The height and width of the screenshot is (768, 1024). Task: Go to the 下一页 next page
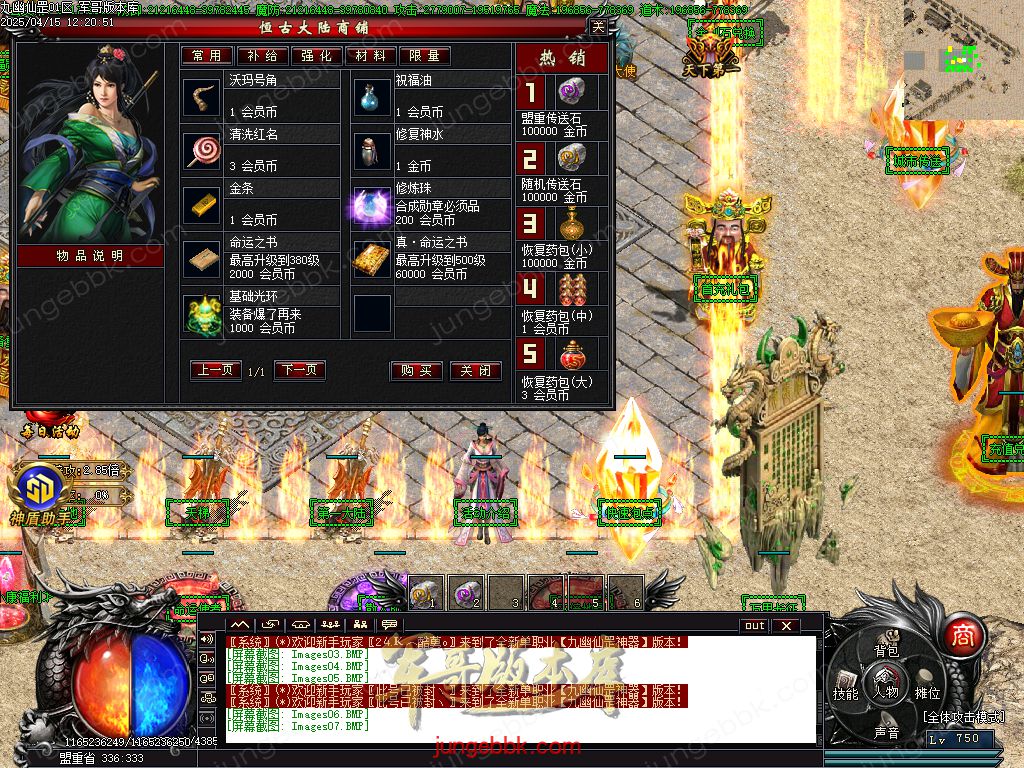pos(300,370)
